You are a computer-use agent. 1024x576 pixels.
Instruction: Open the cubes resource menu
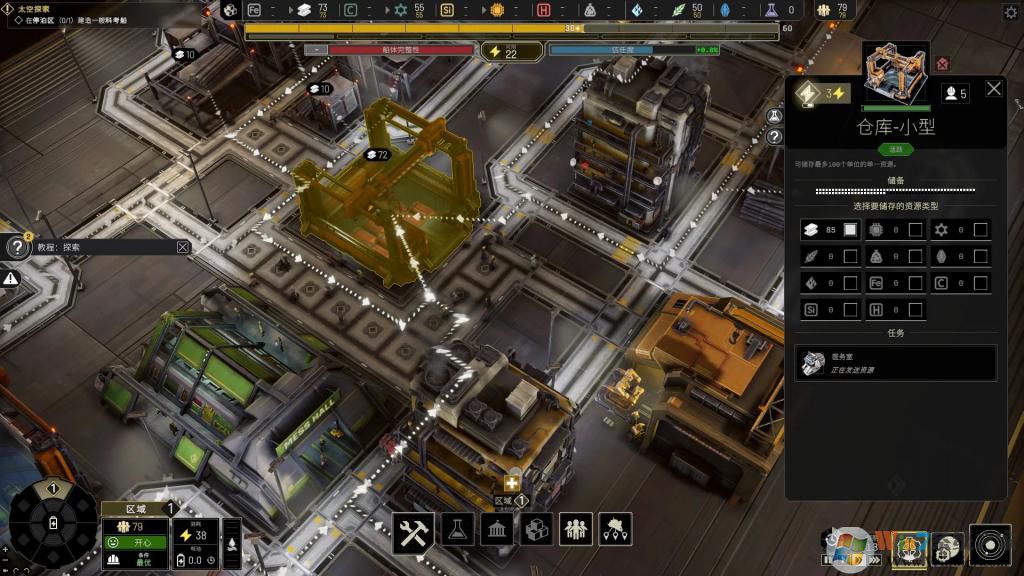pyautogui.click(x=537, y=529)
